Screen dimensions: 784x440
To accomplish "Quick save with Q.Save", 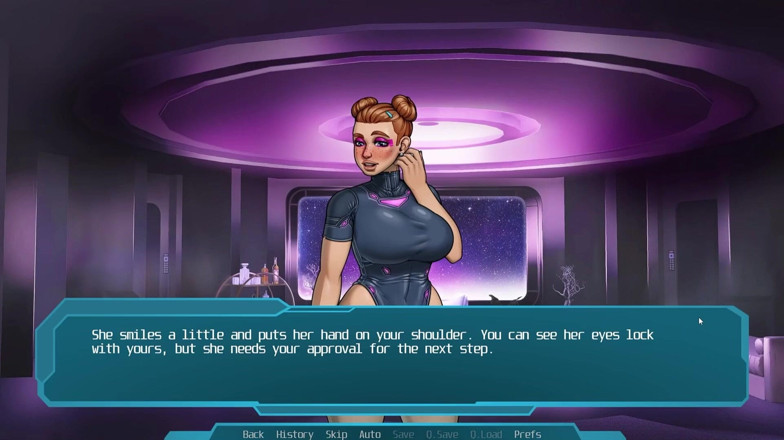I will click(442, 434).
